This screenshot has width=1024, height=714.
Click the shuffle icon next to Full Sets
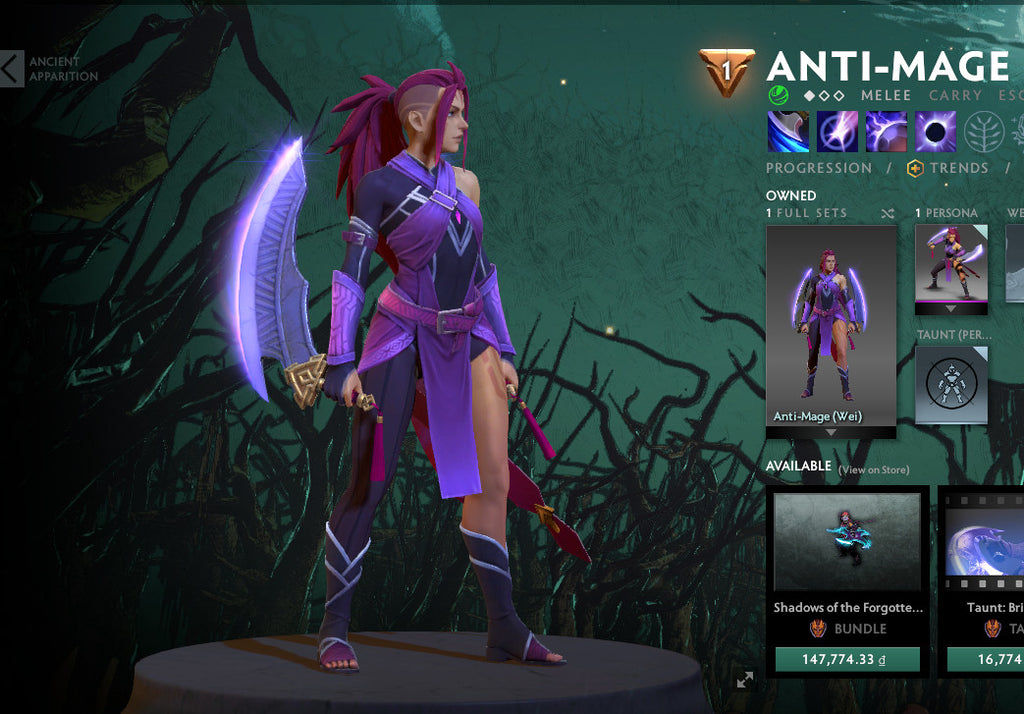(888, 214)
